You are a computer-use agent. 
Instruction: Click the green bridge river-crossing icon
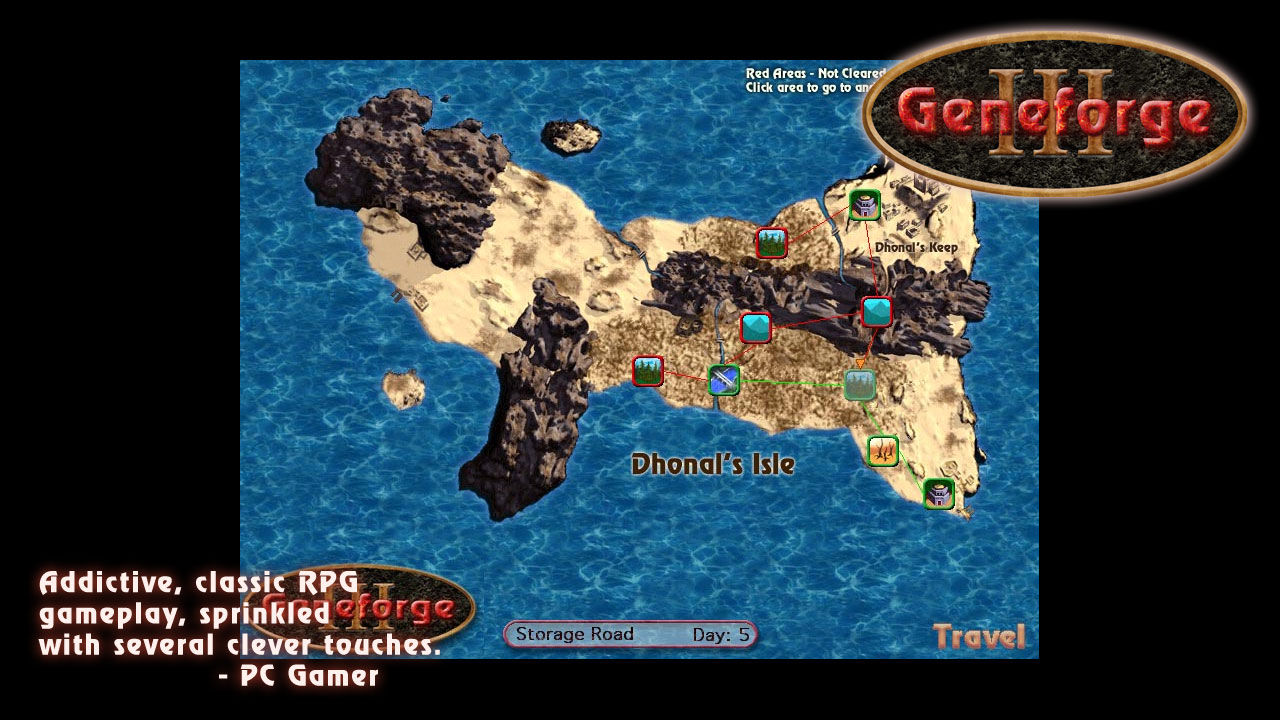coord(722,378)
